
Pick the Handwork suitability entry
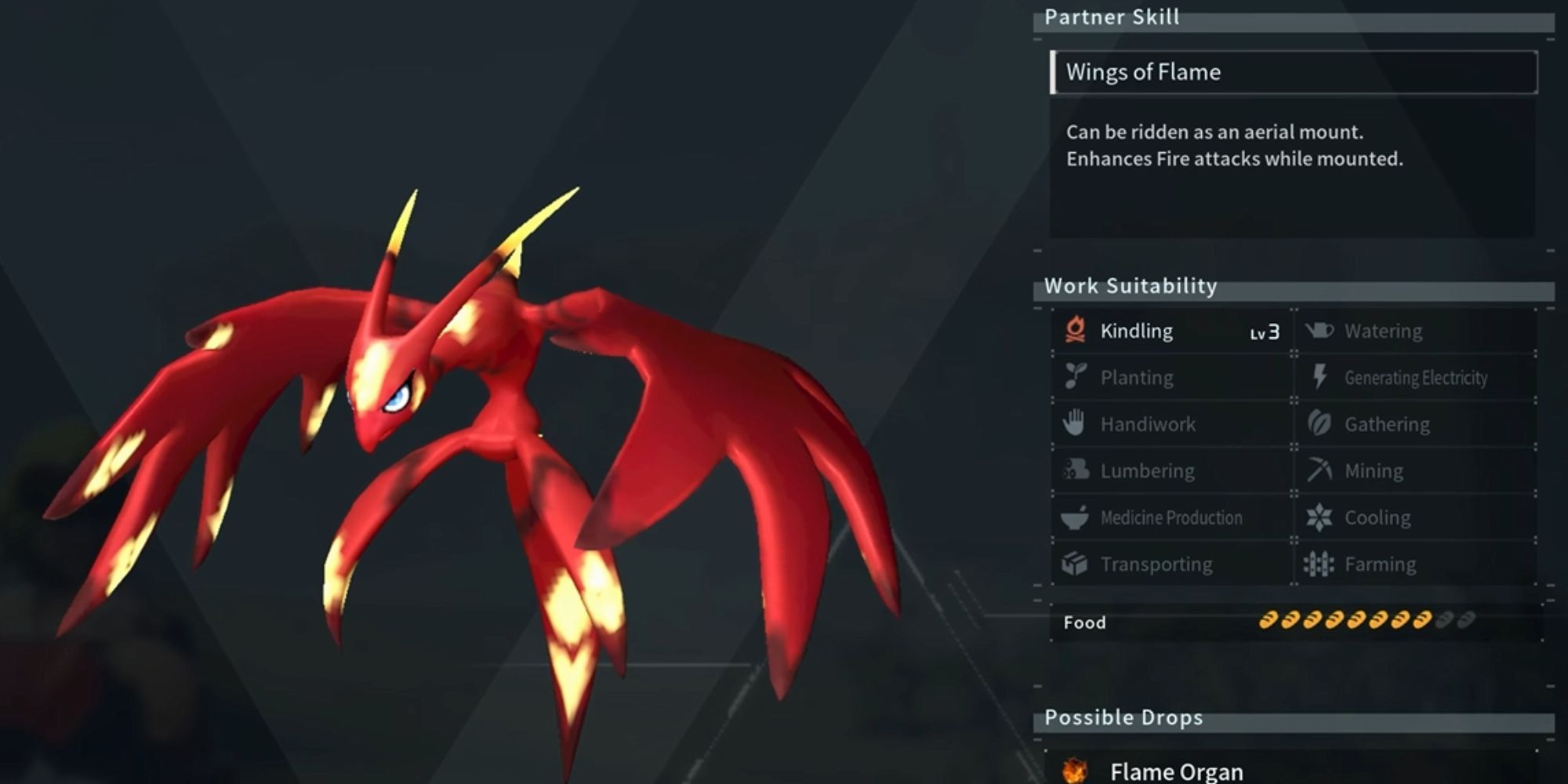[x=1172, y=424]
